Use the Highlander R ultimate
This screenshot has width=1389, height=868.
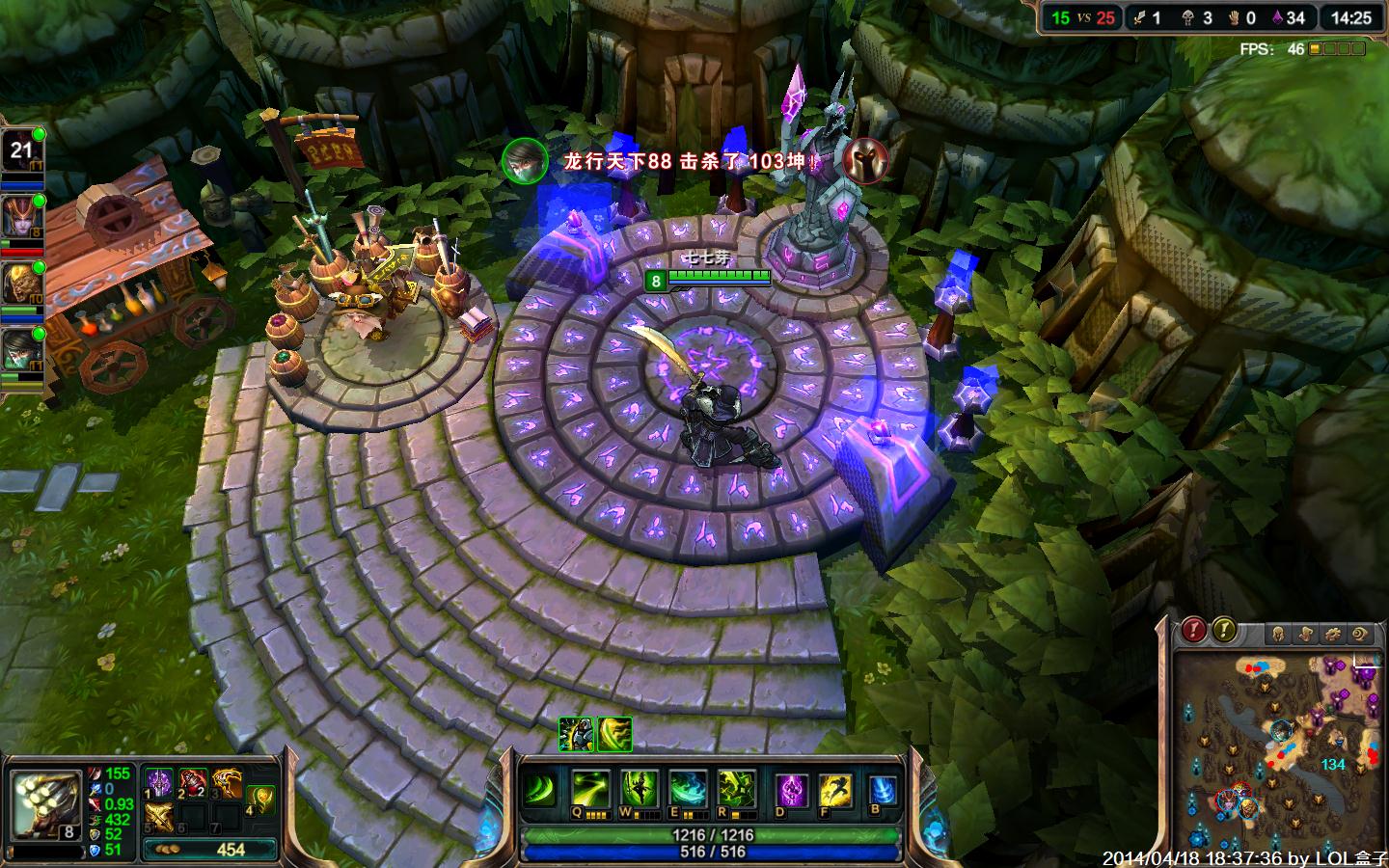coord(736,790)
